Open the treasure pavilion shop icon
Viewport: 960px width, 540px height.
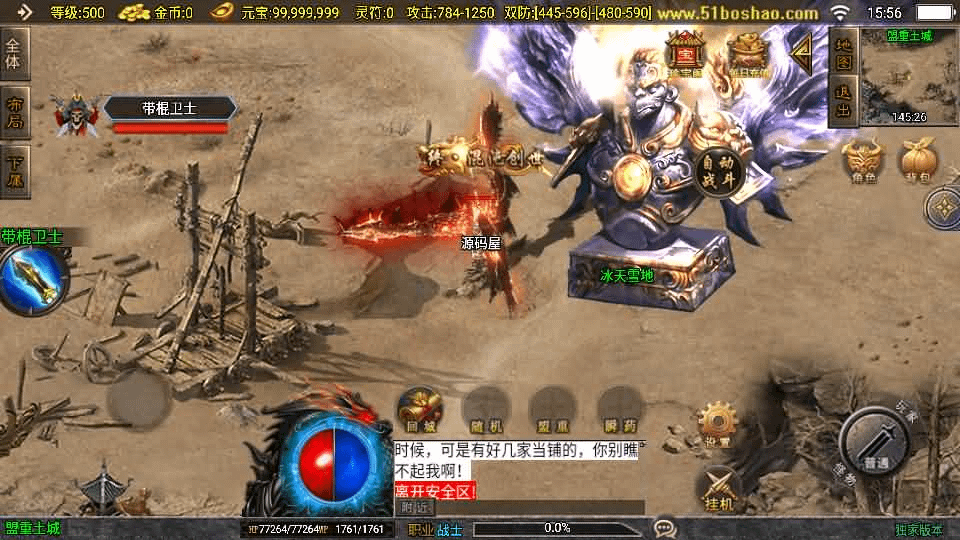coord(686,53)
